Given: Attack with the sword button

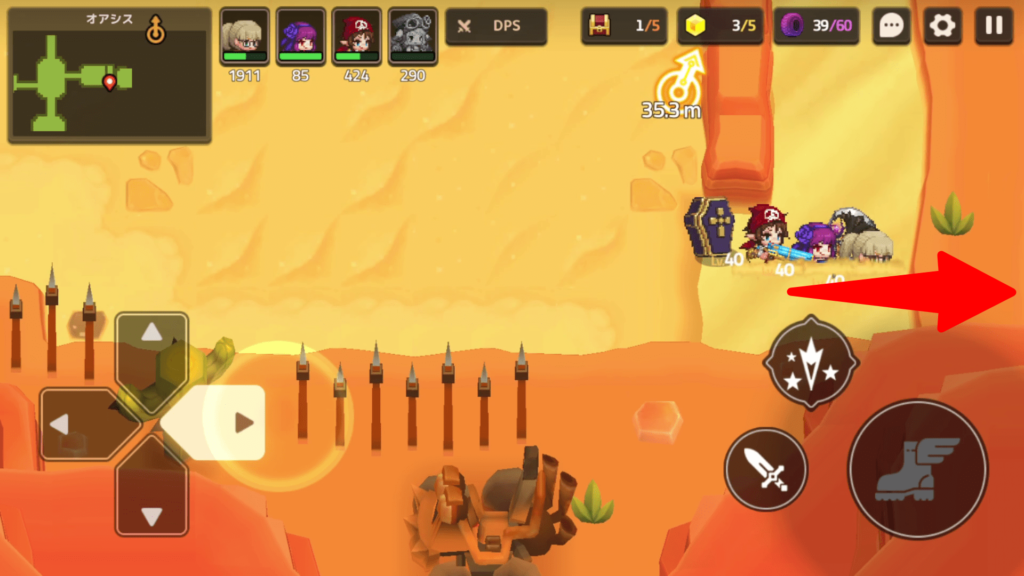Looking at the screenshot, I should (x=765, y=469).
